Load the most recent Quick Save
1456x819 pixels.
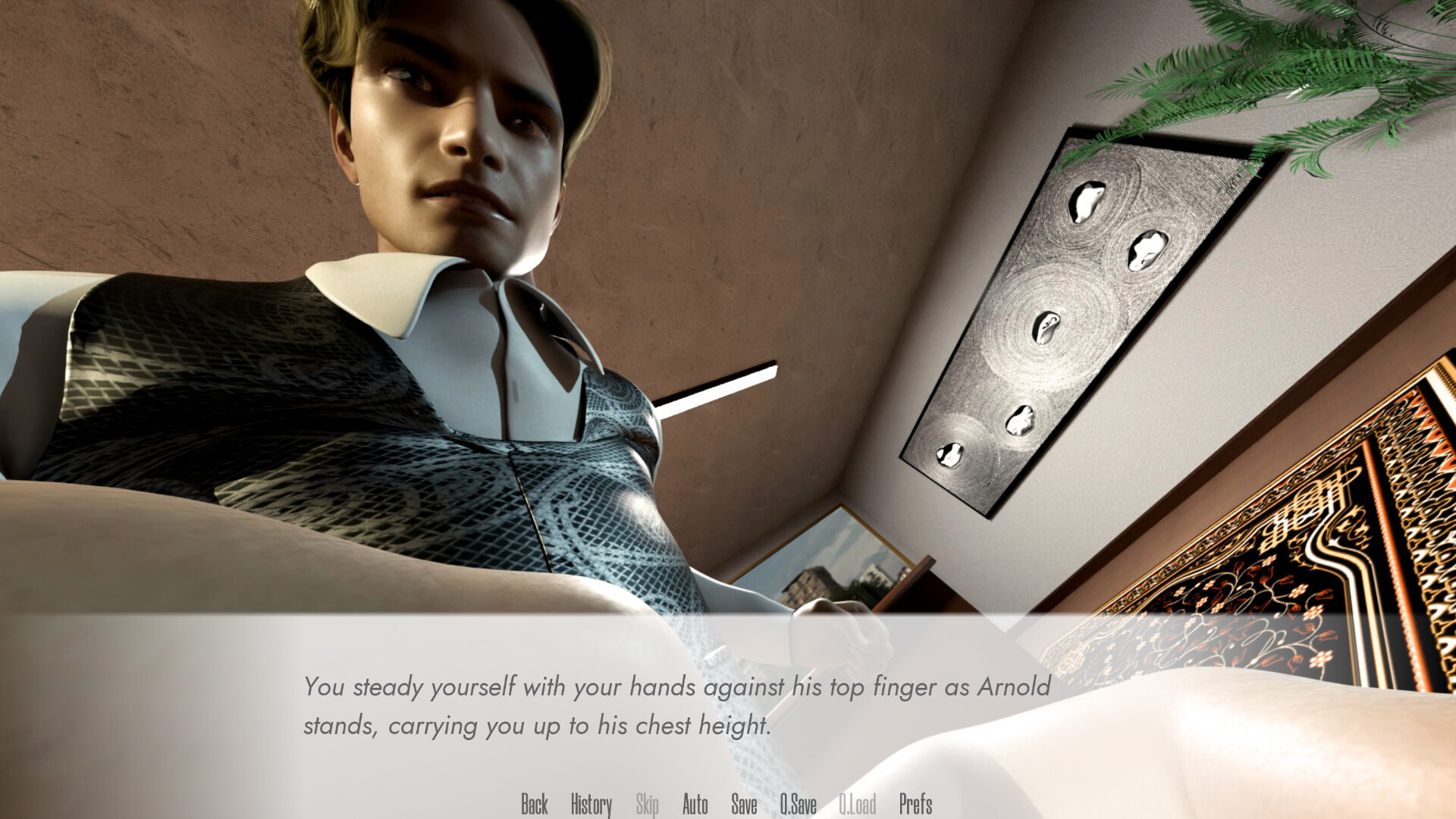[858, 805]
